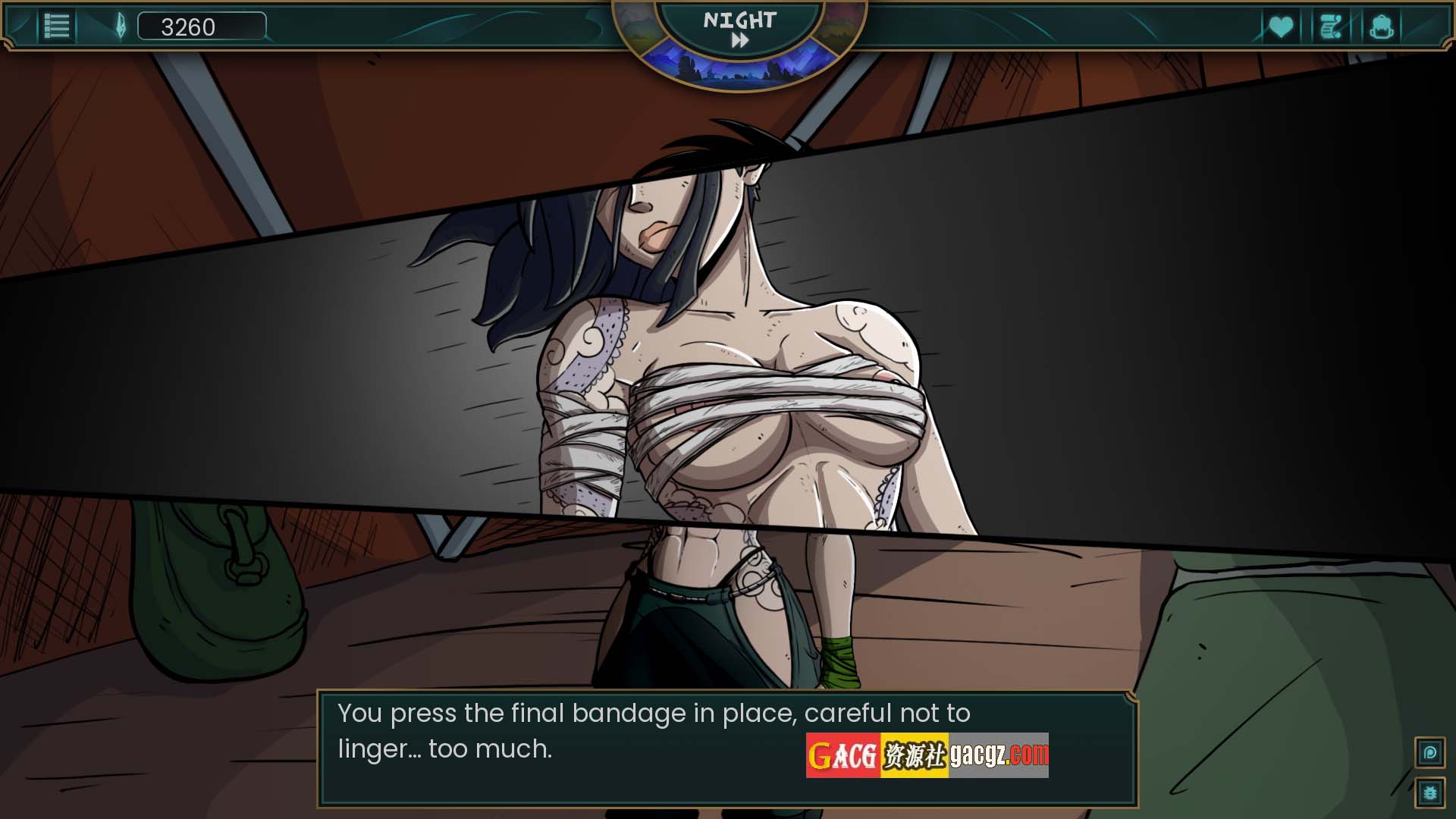Open the quest scroll journal

1331,27
